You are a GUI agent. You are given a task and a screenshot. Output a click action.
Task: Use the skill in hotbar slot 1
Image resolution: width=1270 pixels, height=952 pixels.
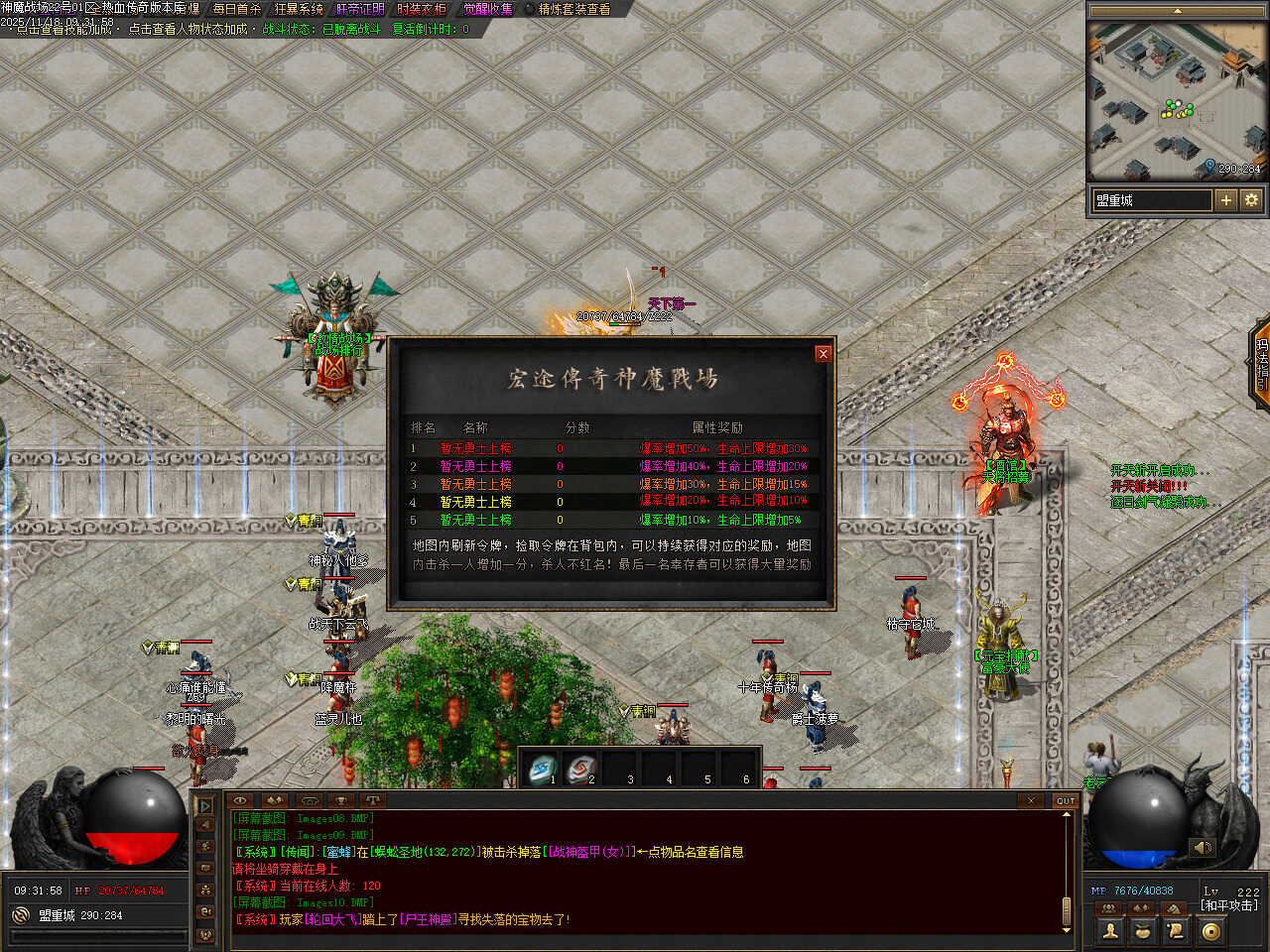pyautogui.click(x=543, y=768)
